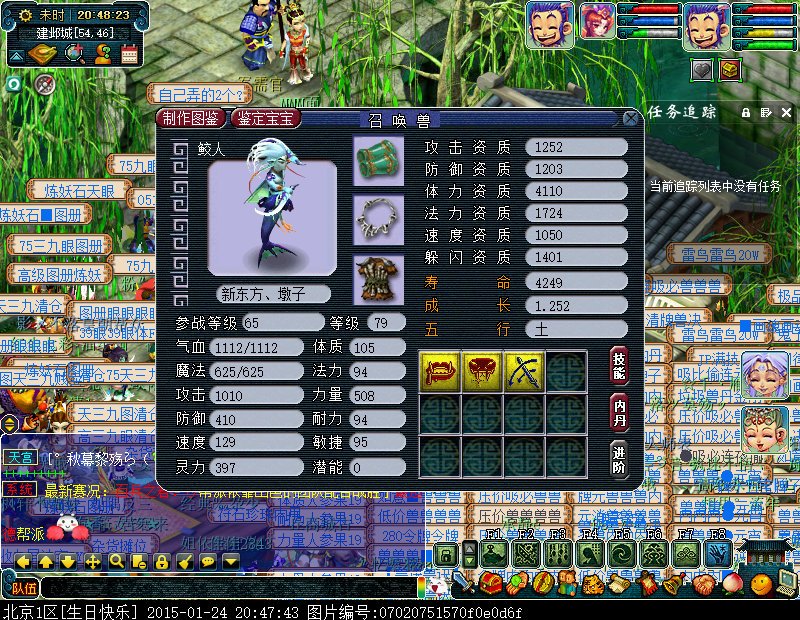Select the crossed weapons skill icon
800x620 pixels.
[x=523, y=370]
